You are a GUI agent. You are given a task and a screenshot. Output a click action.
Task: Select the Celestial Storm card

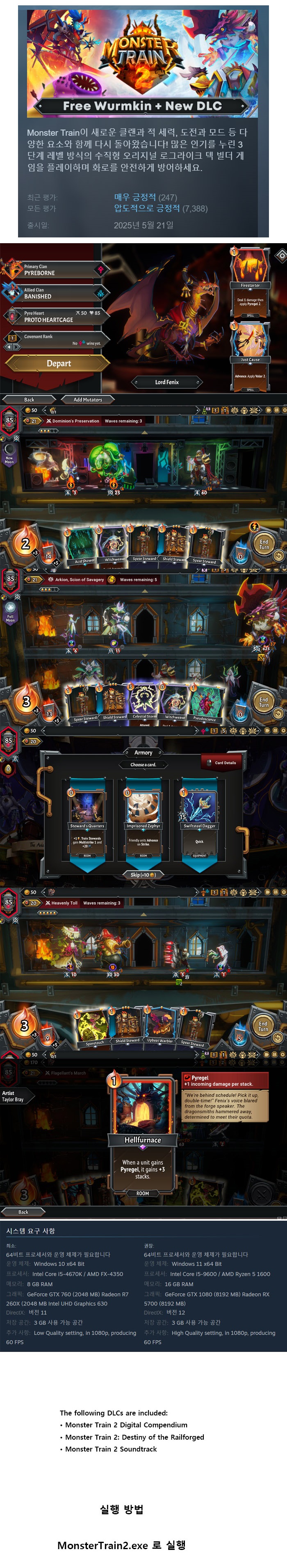145,701
